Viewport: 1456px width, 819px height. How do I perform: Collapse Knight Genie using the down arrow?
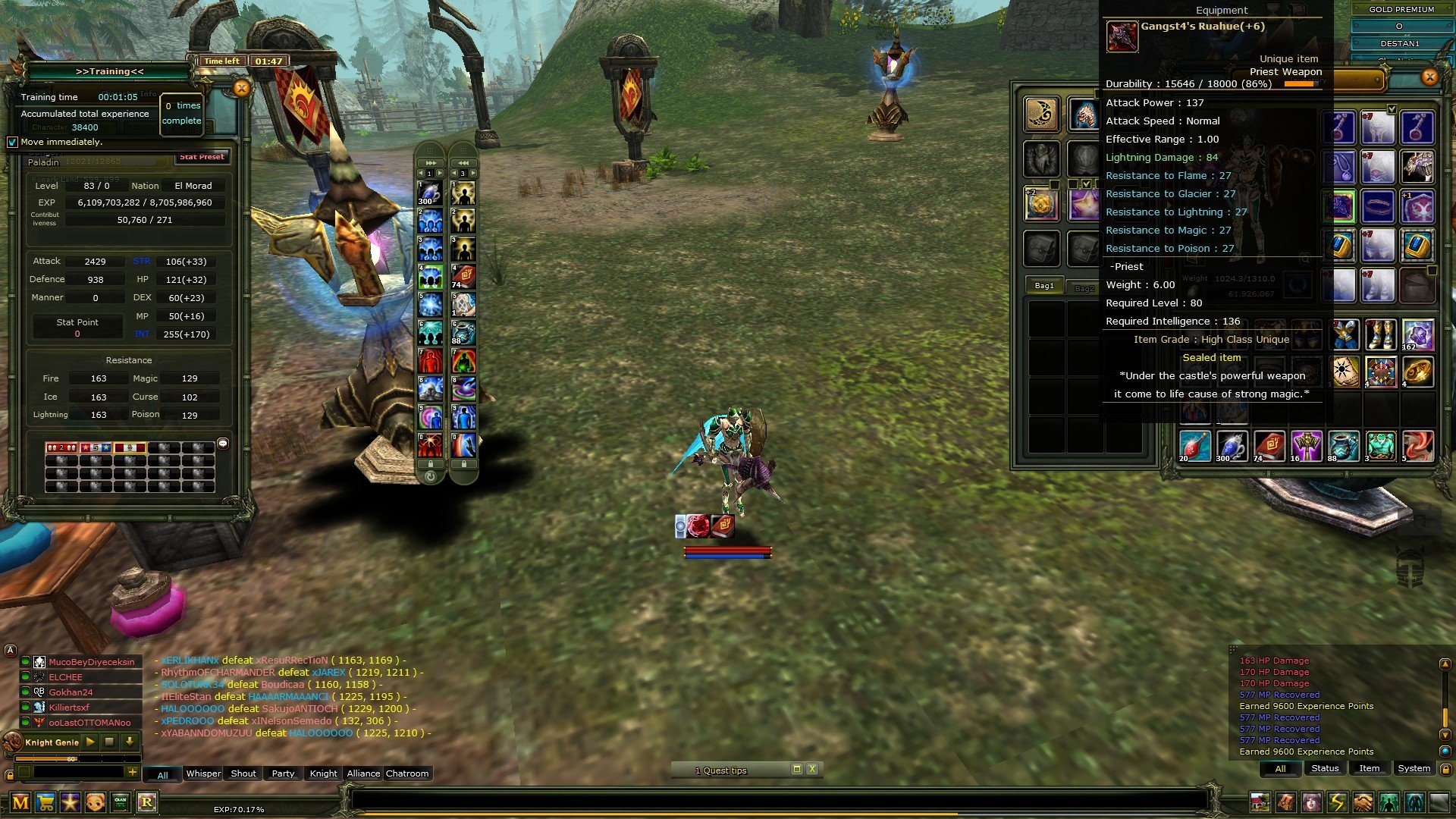point(130,742)
